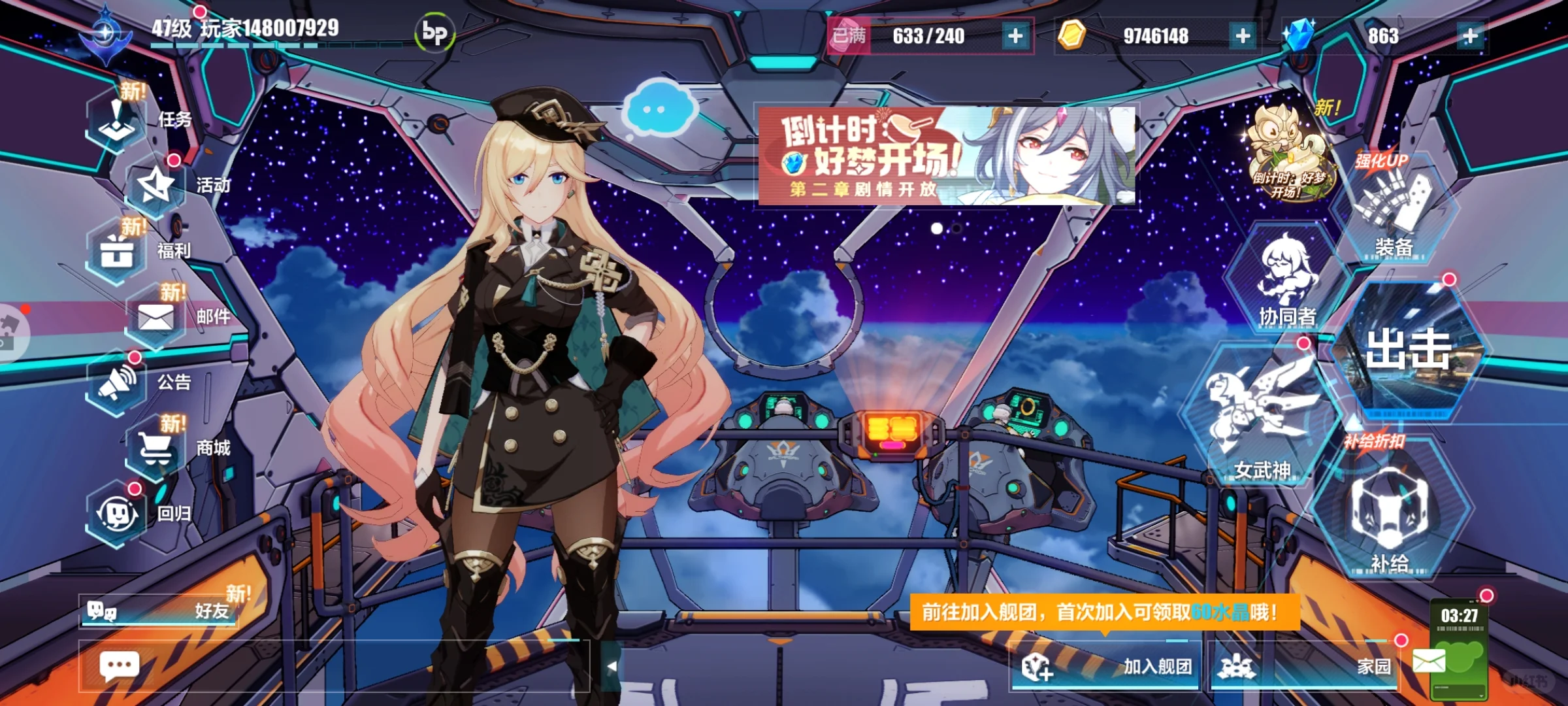Open the 回归 return menu
Image resolution: width=1568 pixels, height=706 pixels.
click(118, 514)
